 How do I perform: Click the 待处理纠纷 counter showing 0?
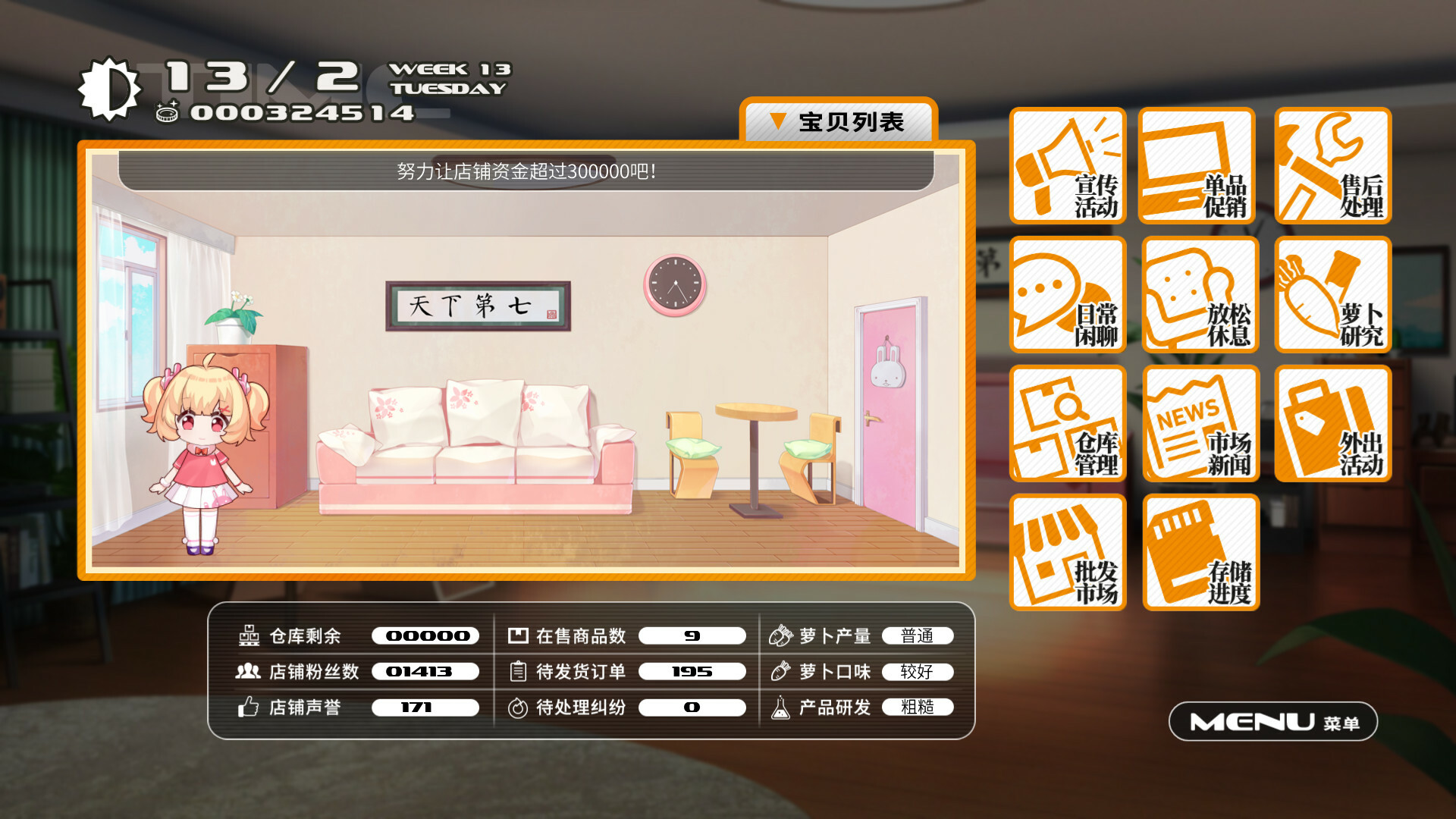coord(690,708)
